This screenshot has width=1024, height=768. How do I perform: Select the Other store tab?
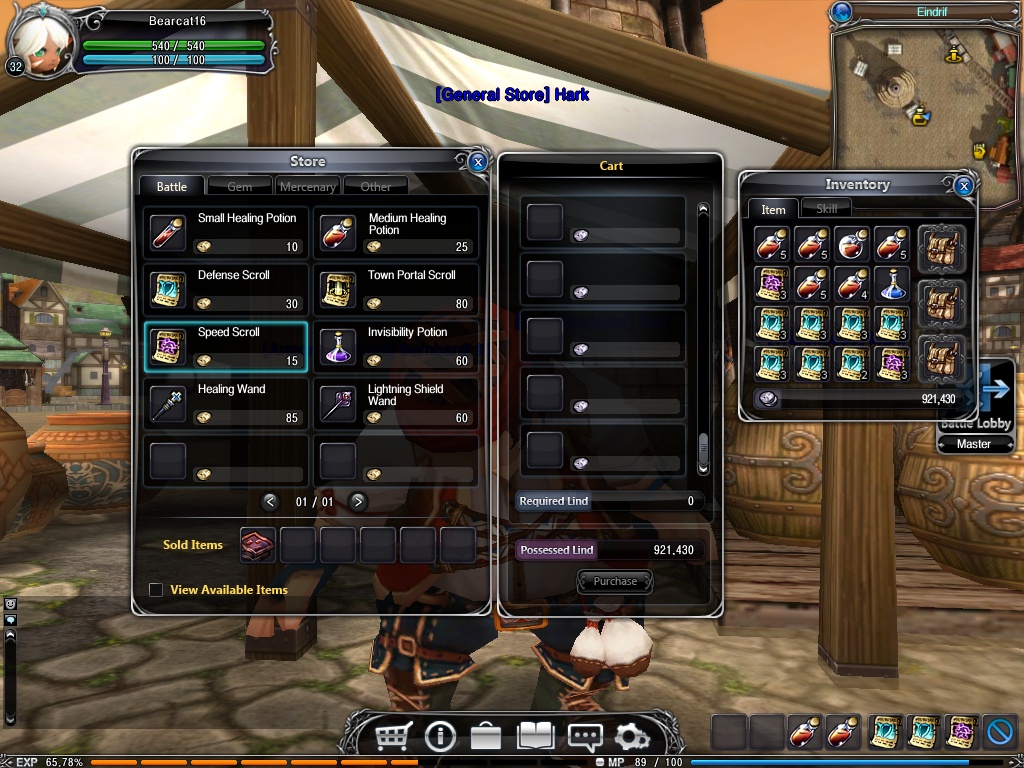tap(376, 187)
